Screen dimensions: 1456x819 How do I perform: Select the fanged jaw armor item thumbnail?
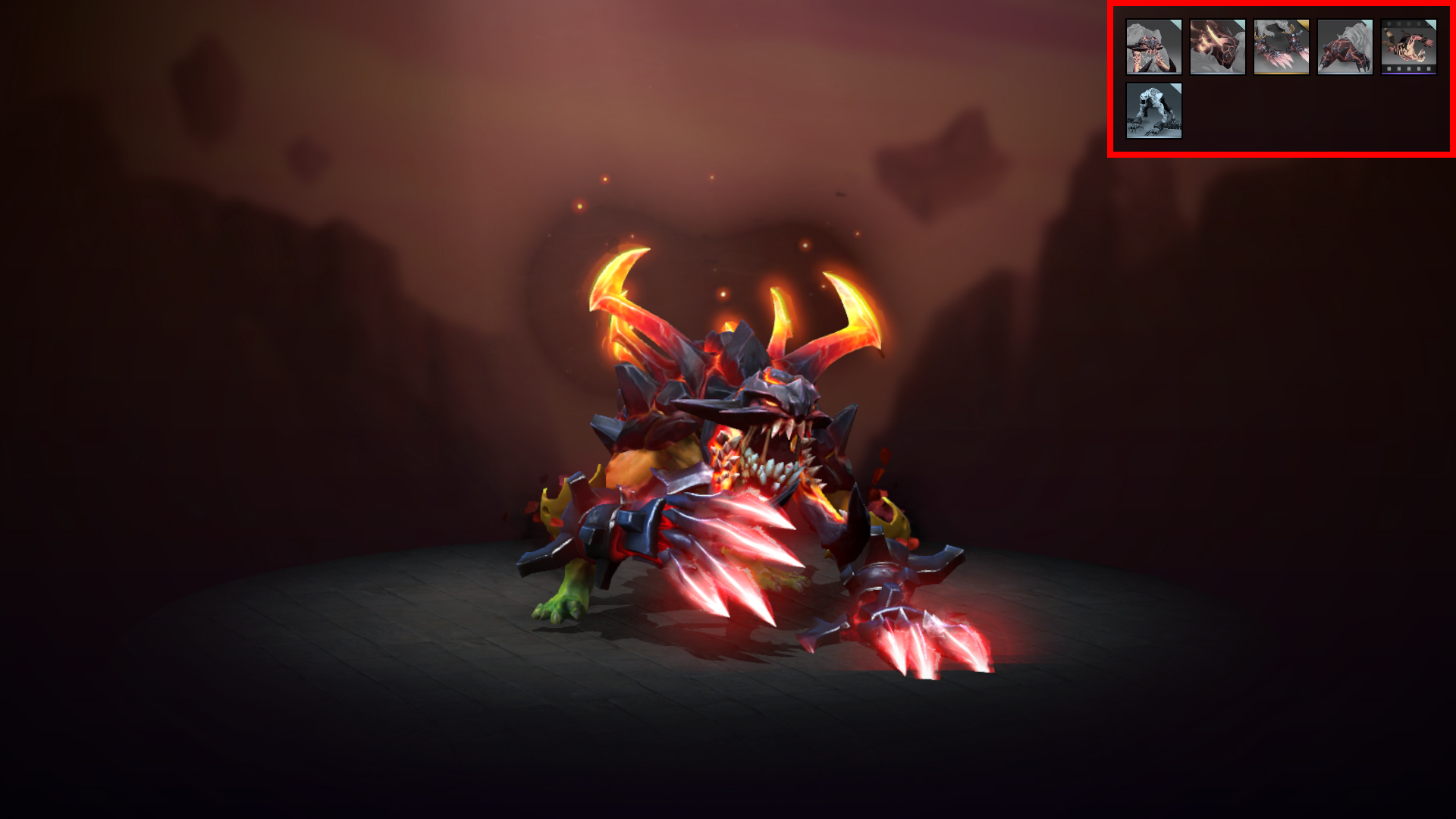pos(1154,47)
